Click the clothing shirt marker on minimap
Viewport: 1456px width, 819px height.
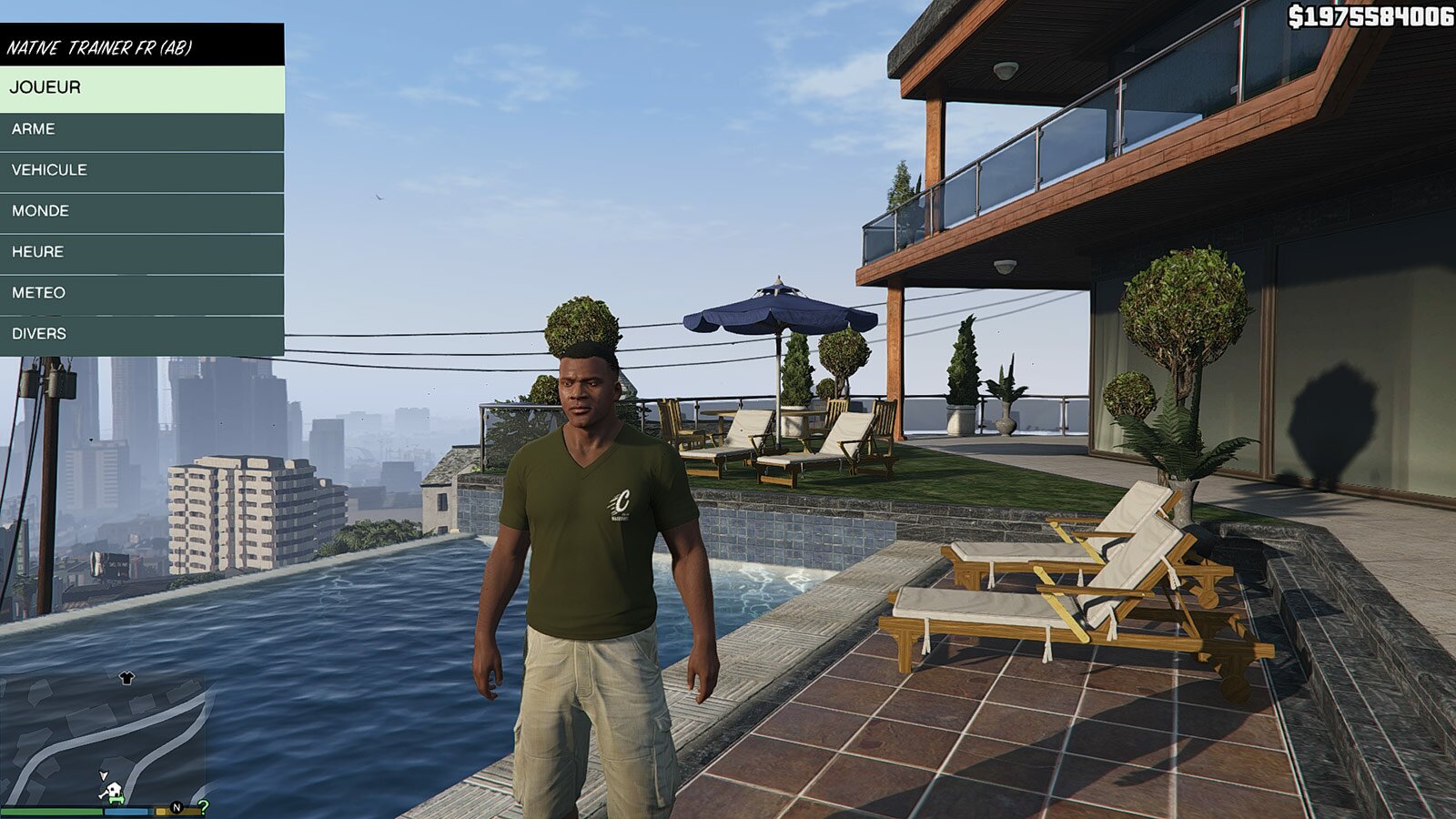point(126,678)
